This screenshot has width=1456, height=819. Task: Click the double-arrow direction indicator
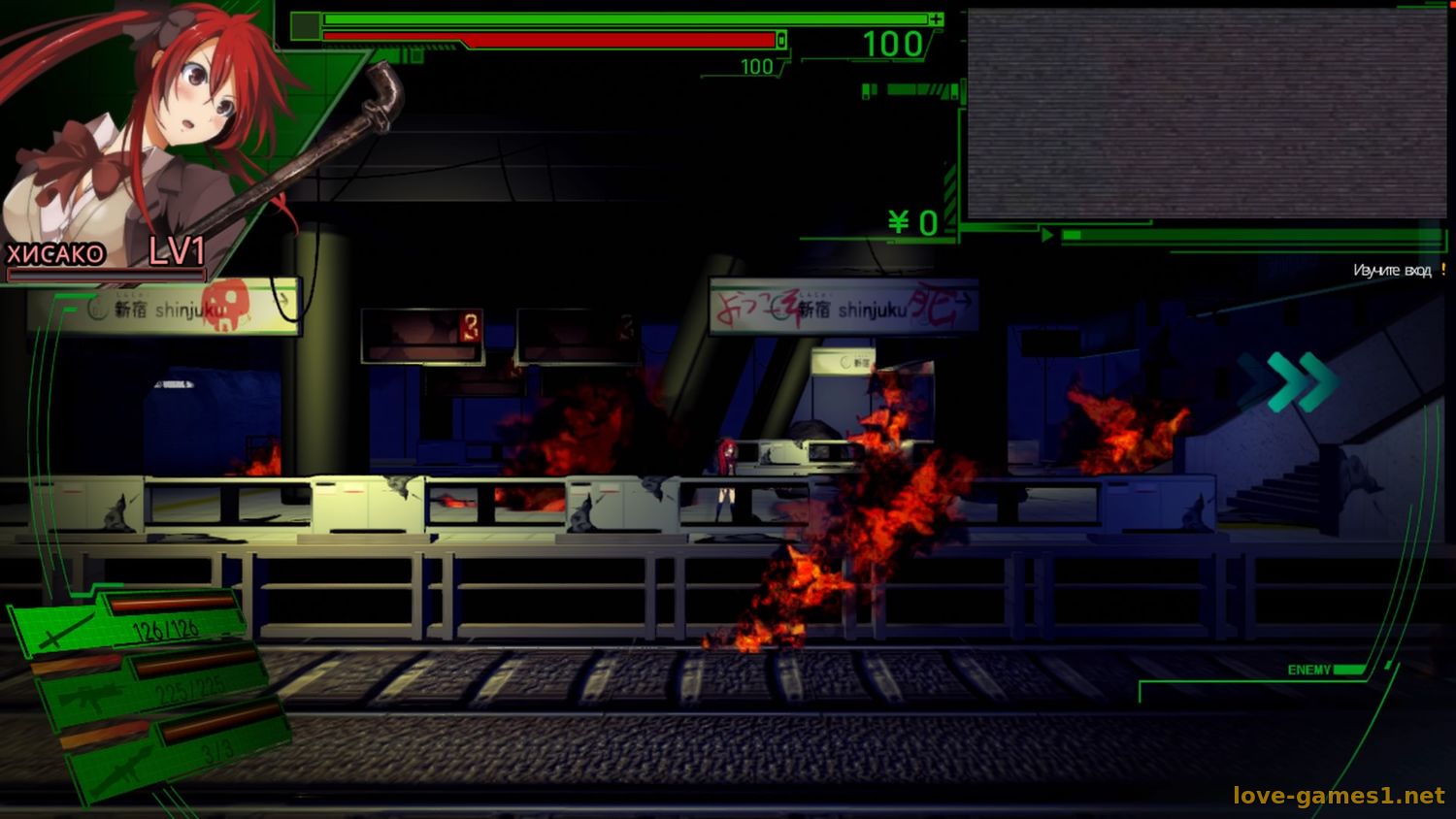pyautogui.click(x=1289, y=381)
